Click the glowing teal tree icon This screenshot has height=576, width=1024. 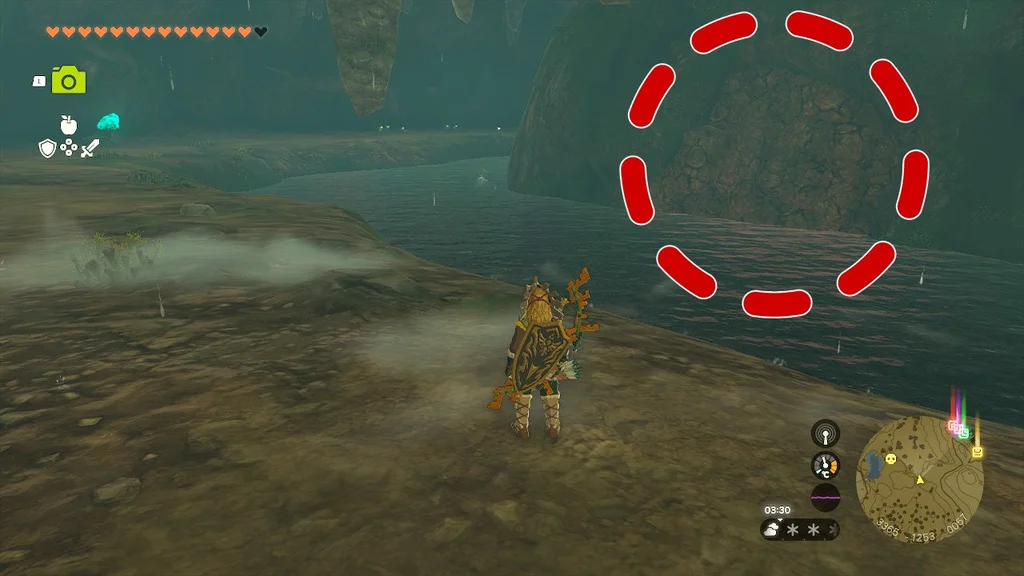(x=108, y=122)
